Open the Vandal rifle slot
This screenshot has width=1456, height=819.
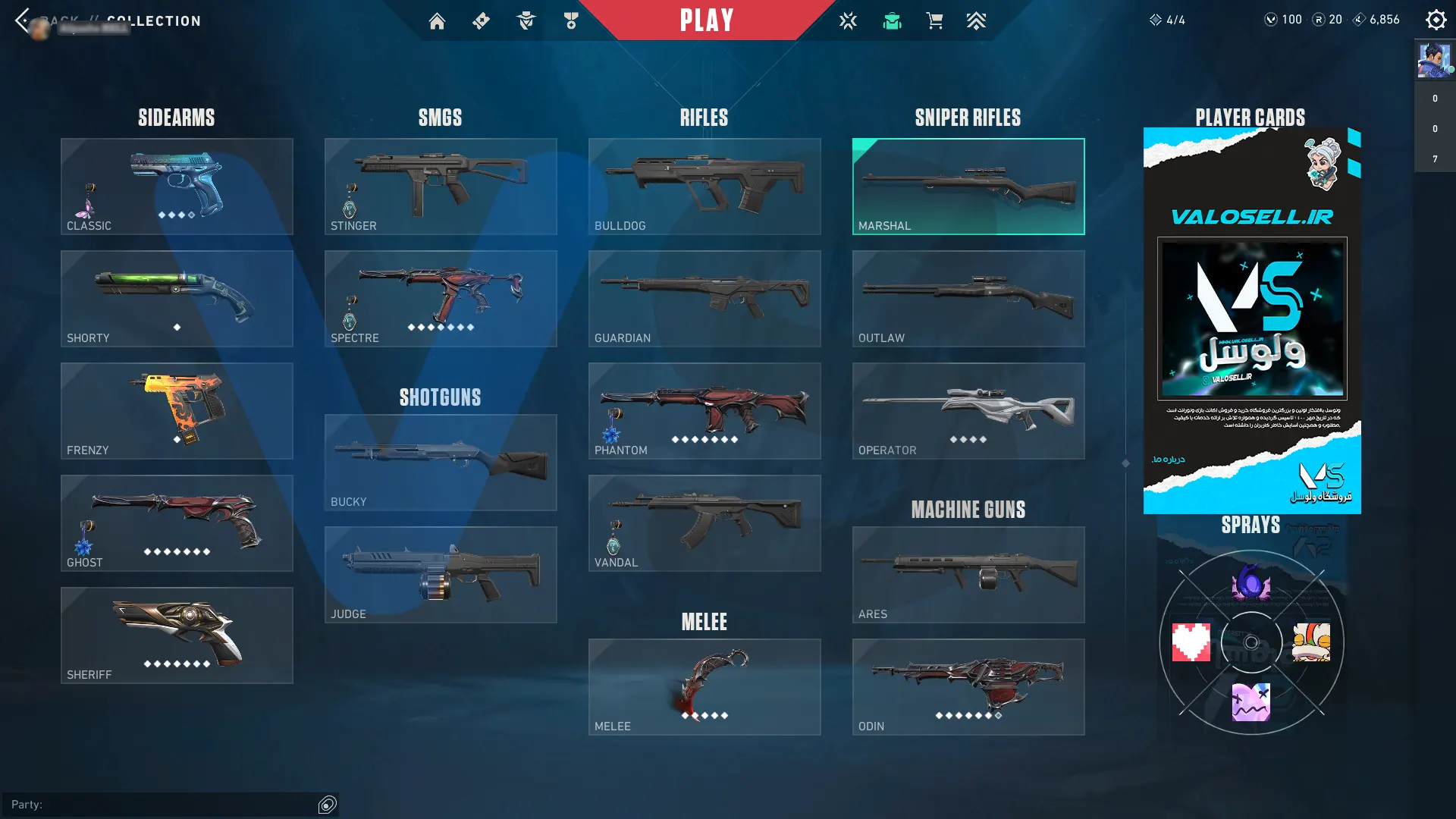(704, 523)
